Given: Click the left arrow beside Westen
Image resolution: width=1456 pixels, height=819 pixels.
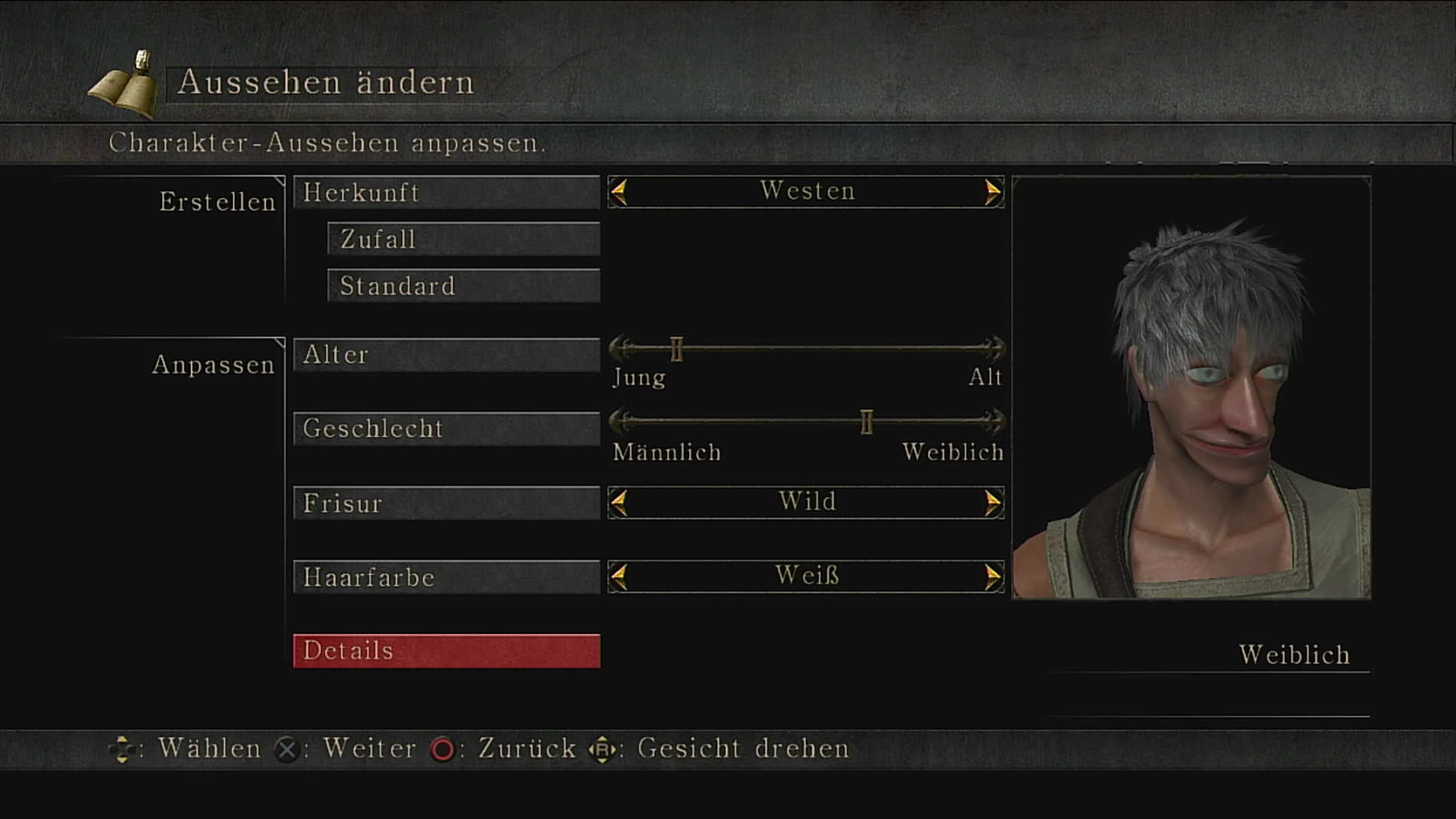Looking at the screenshot, I should (x=620, y=192).
